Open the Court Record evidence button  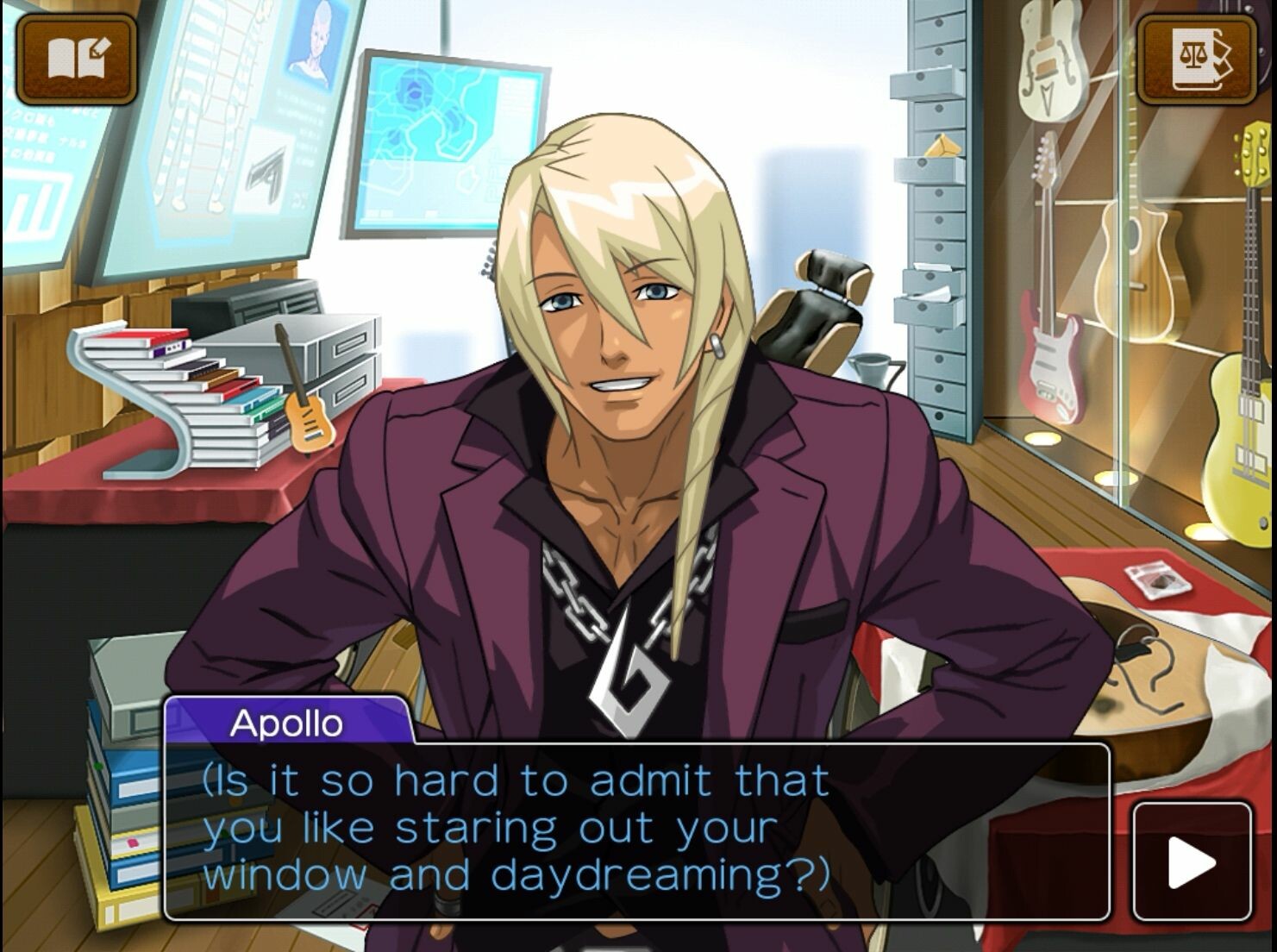(1198, 57)
